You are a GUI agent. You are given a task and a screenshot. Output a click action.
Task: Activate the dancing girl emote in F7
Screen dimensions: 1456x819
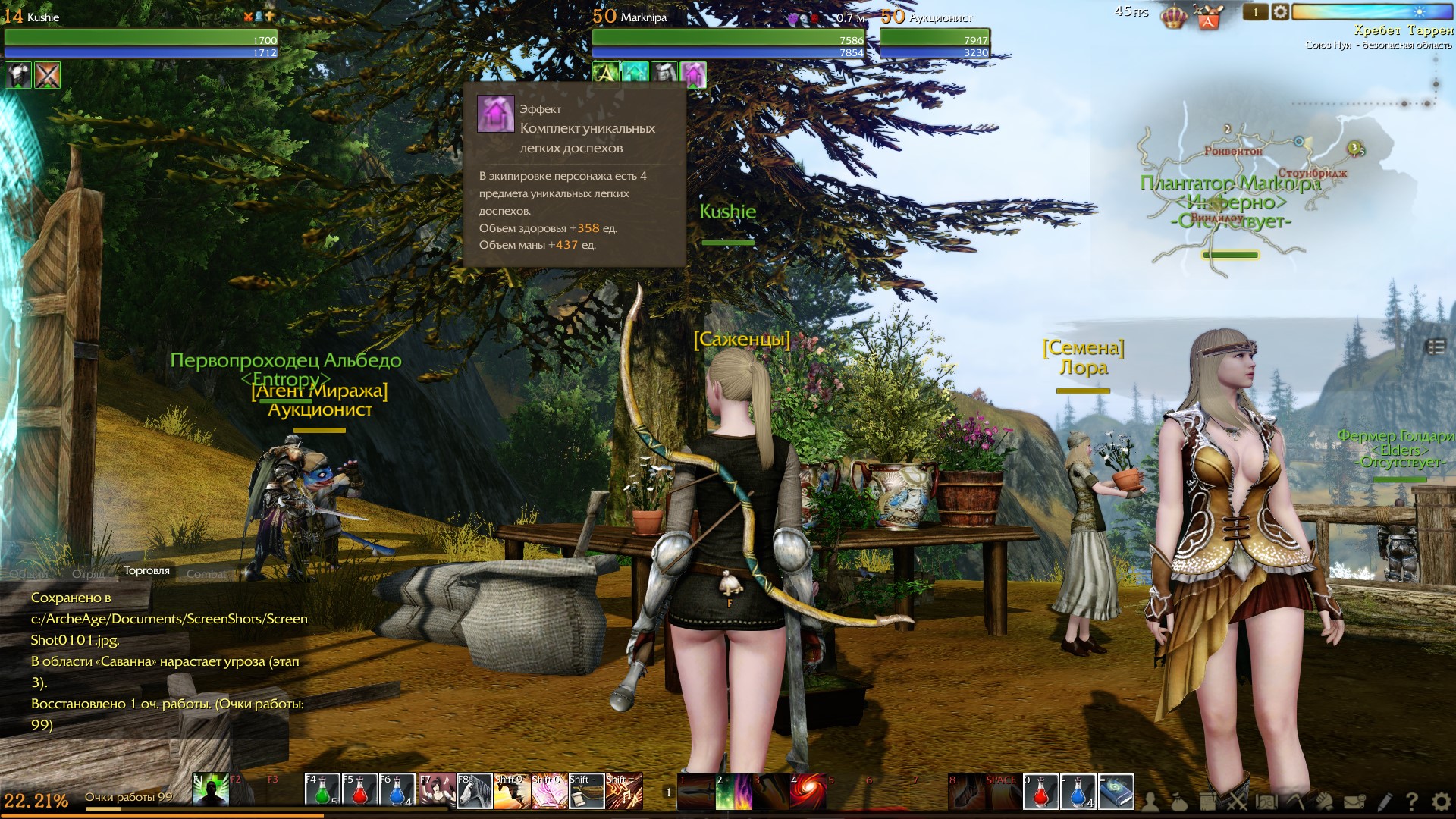pos(437,791)
